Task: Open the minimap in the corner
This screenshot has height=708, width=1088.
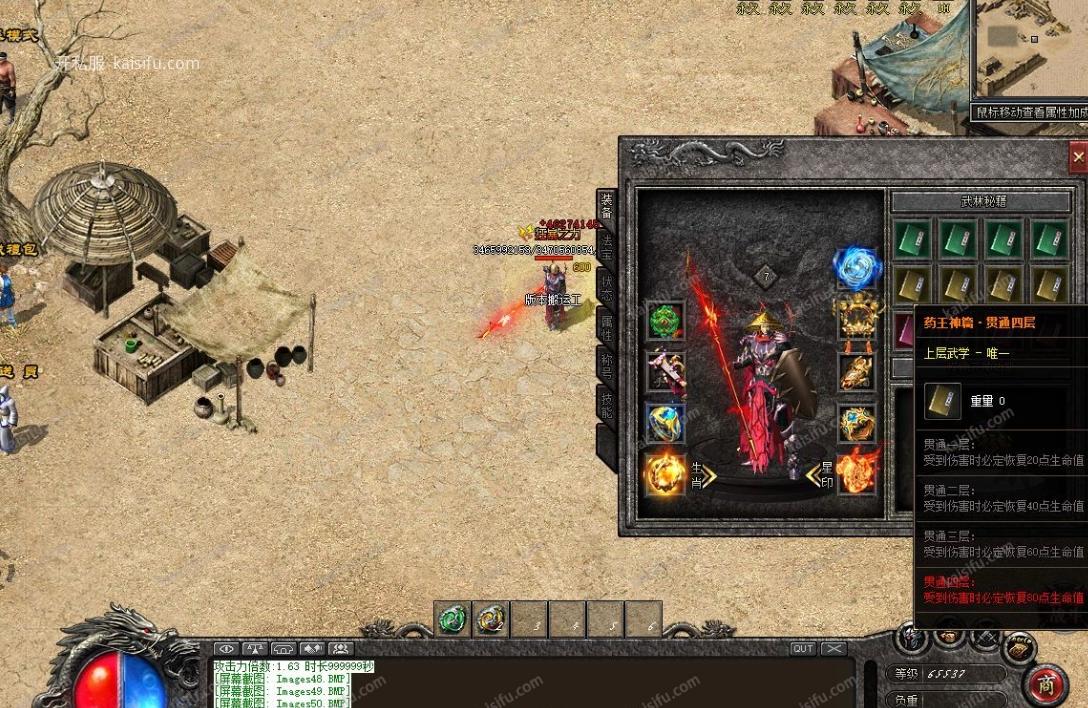Action: coord(1028,50)
